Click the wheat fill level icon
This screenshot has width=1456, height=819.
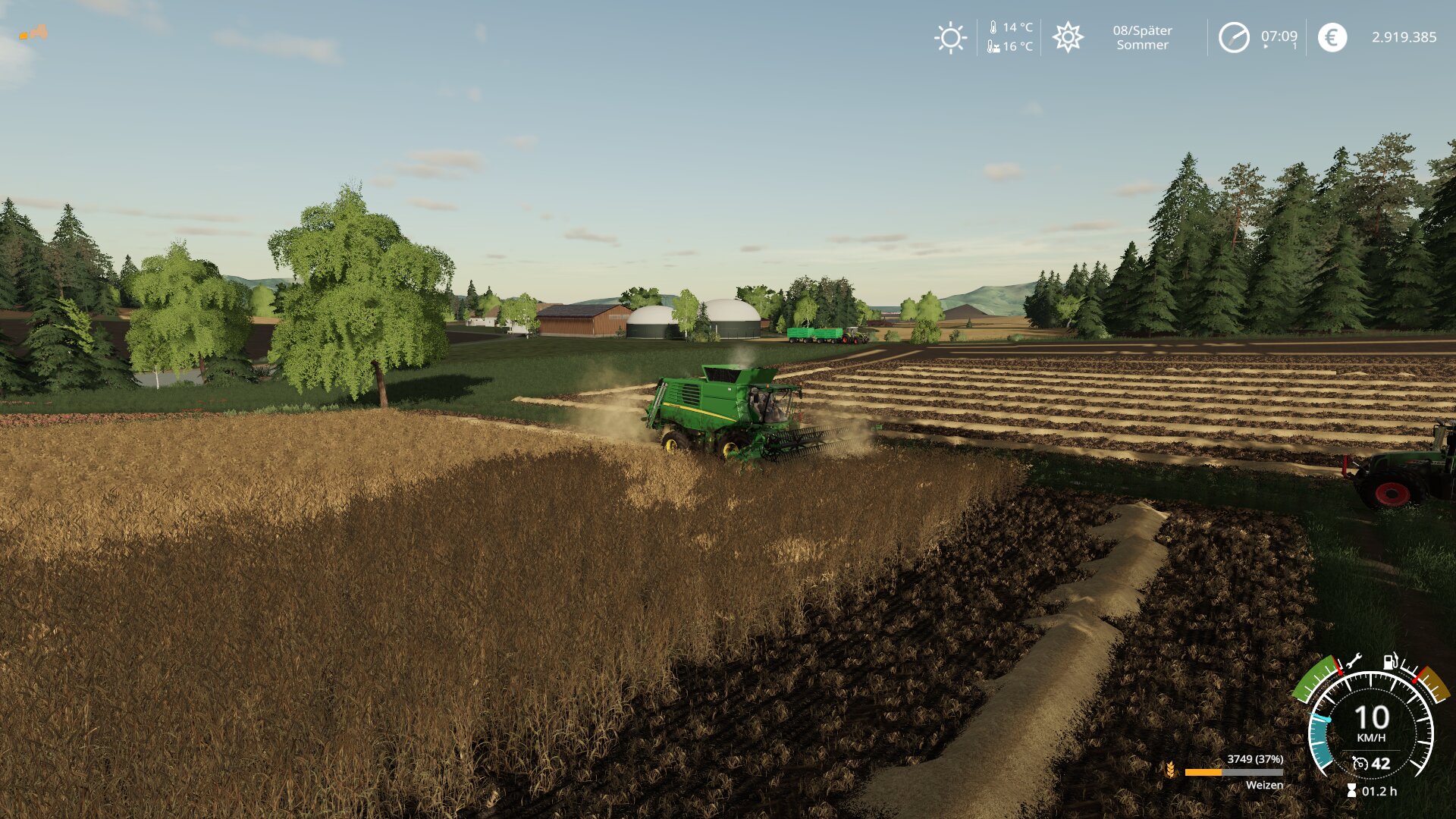pos(1170,770)
